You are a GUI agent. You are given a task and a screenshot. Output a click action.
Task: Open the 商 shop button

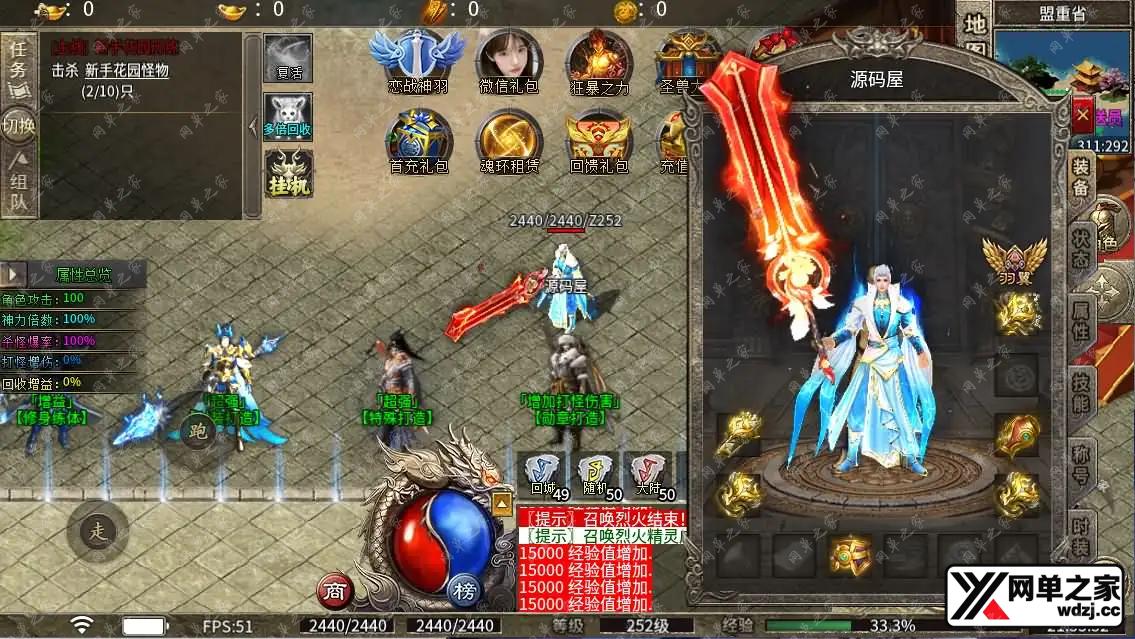pos(336,592)
